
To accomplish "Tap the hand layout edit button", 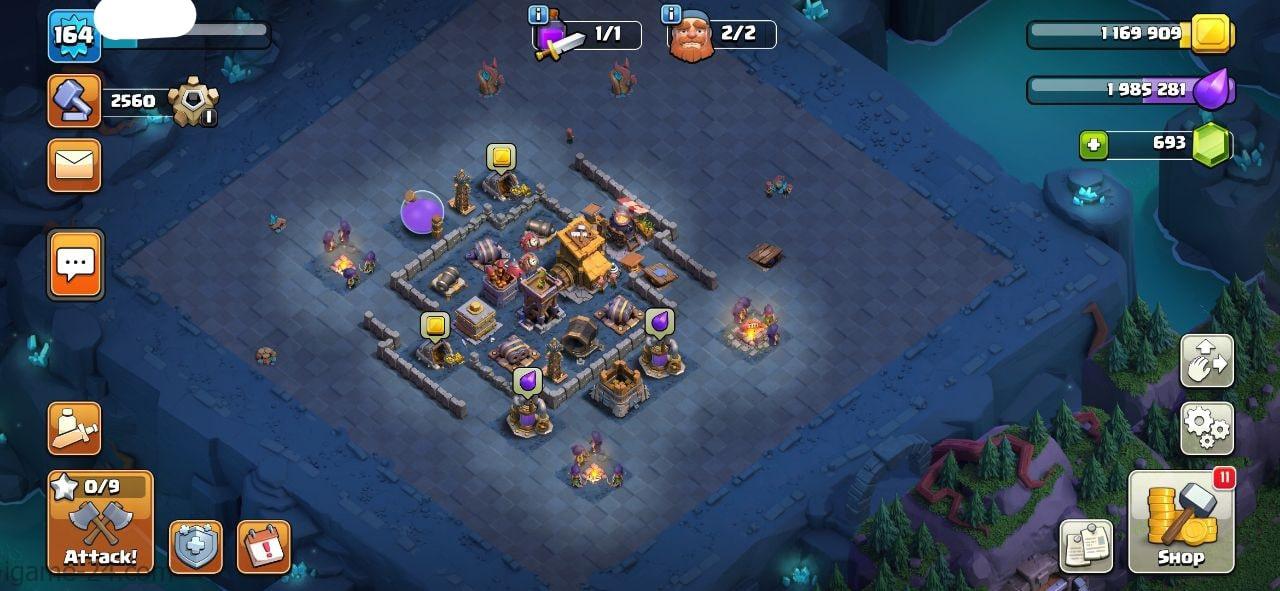I will (x=1207, y=361).
